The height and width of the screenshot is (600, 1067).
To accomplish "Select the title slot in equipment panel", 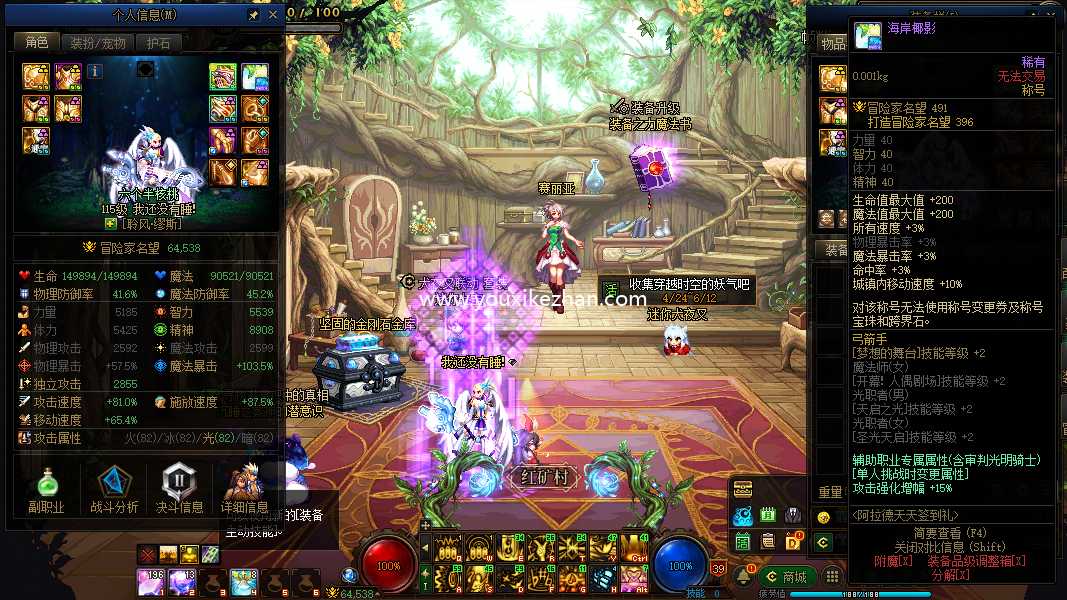I will pyautogui.click(x=254, y=77).
